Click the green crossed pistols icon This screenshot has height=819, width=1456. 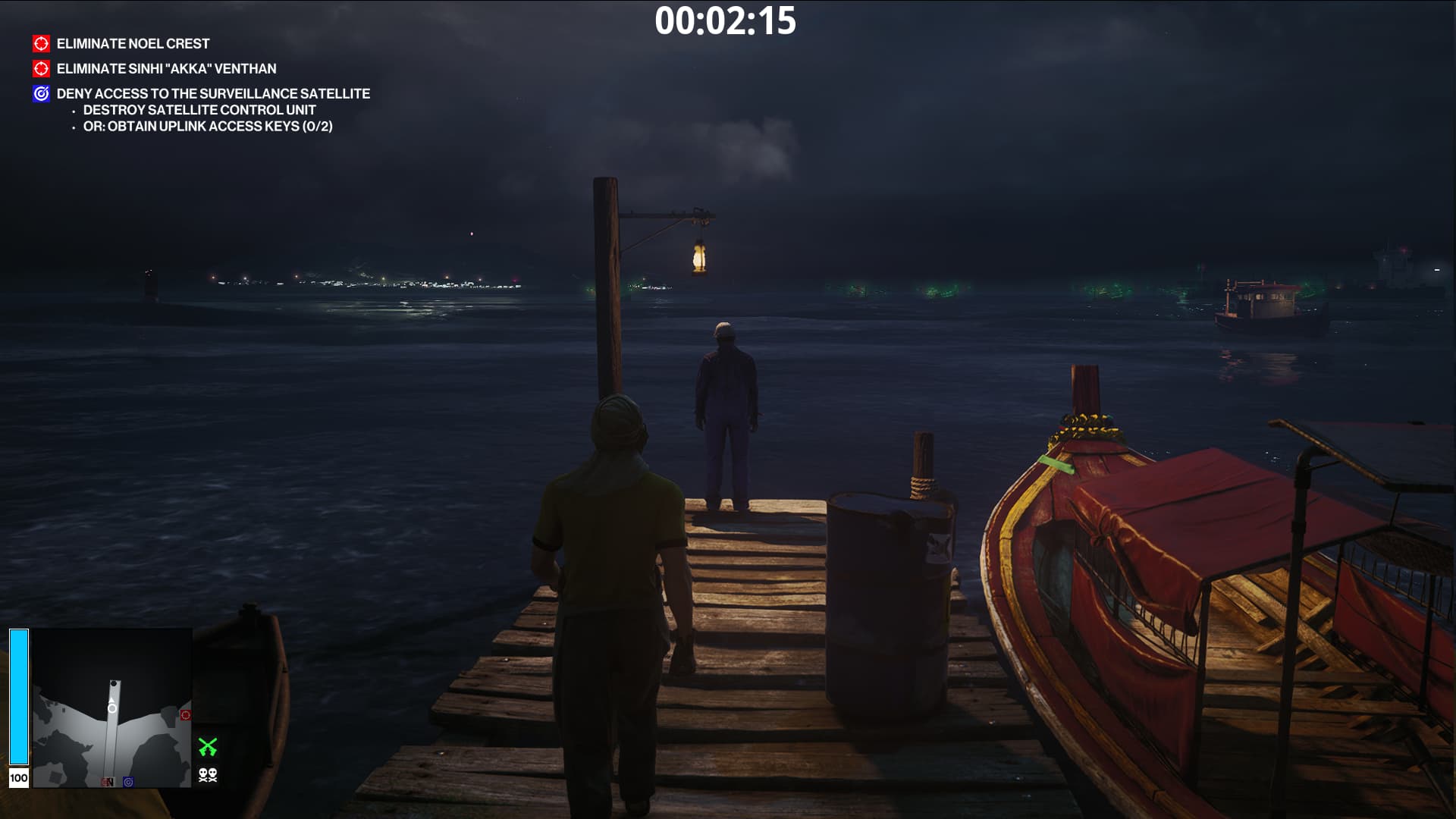[x=208, y=747]
